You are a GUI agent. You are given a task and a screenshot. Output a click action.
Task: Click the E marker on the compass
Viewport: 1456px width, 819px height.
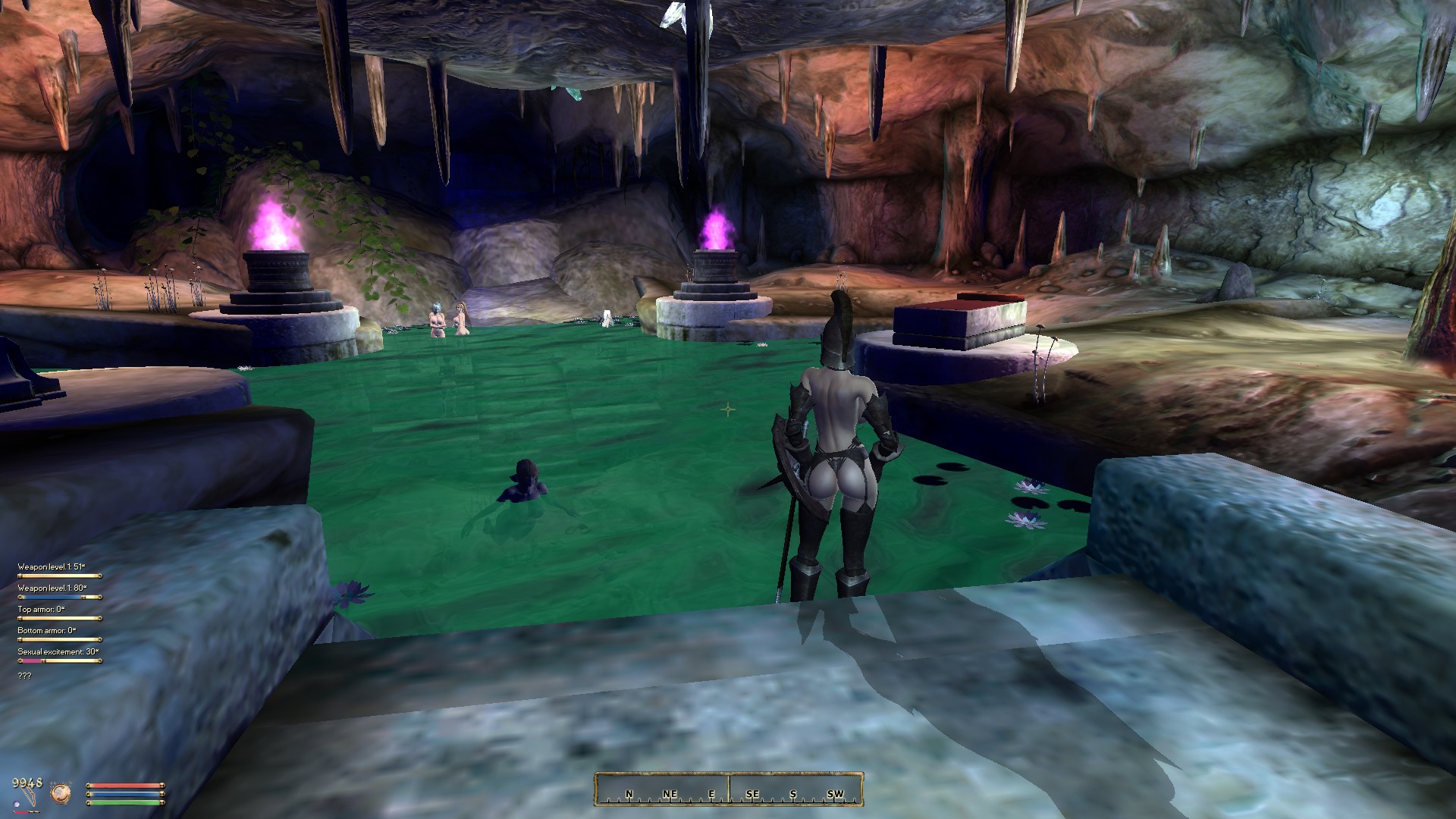711,794
